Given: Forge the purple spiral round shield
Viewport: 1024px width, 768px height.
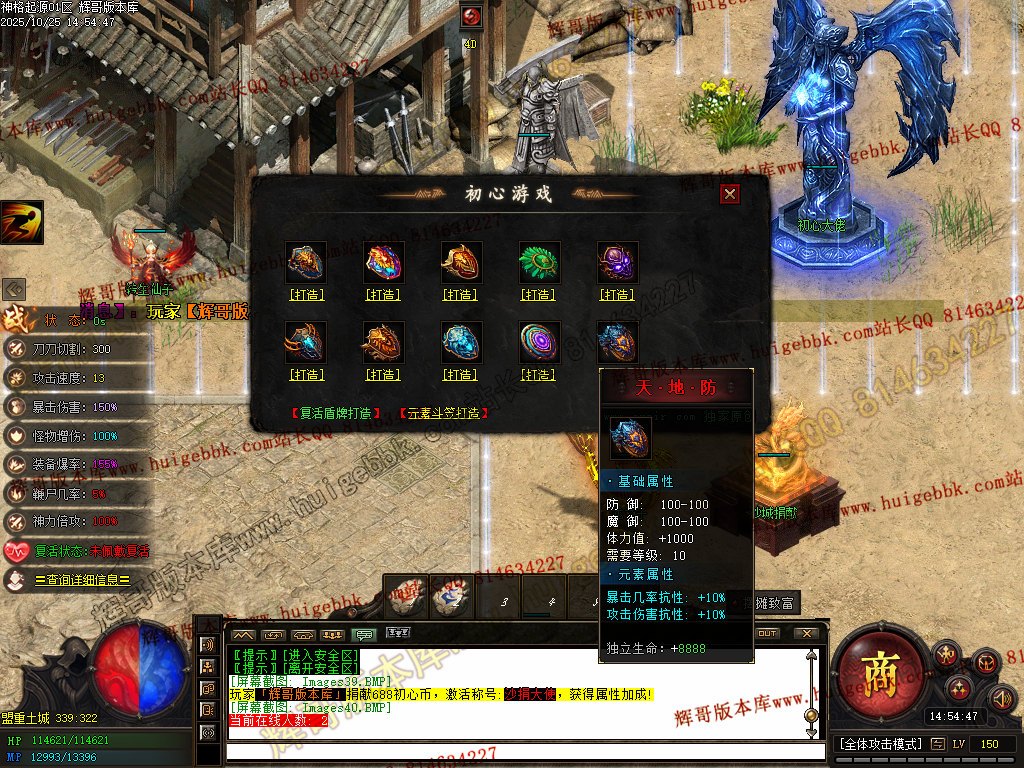Looking at the screenshot, I should (x=538, y=375).
